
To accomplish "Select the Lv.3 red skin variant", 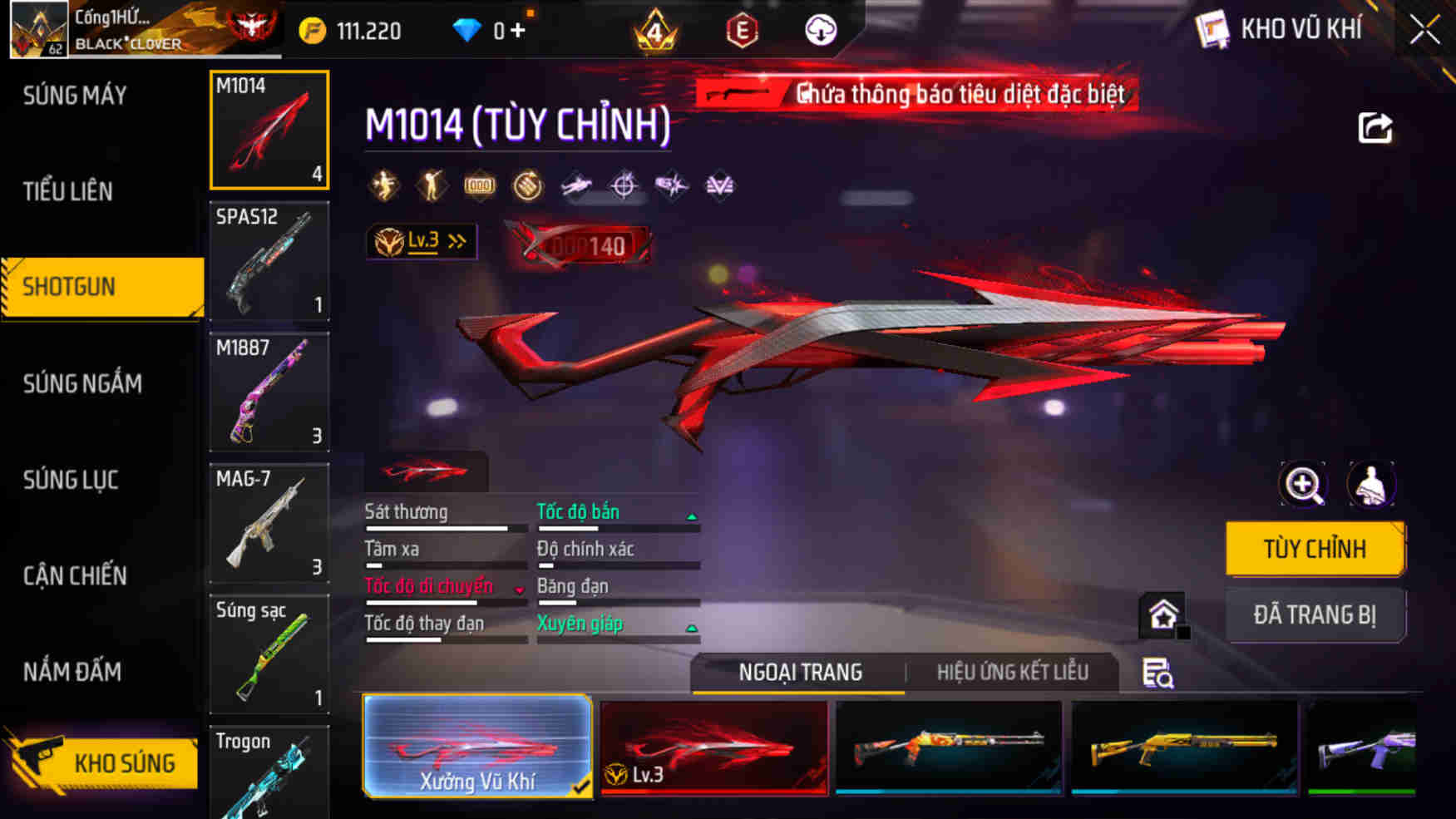I will (x=714, y=747).
